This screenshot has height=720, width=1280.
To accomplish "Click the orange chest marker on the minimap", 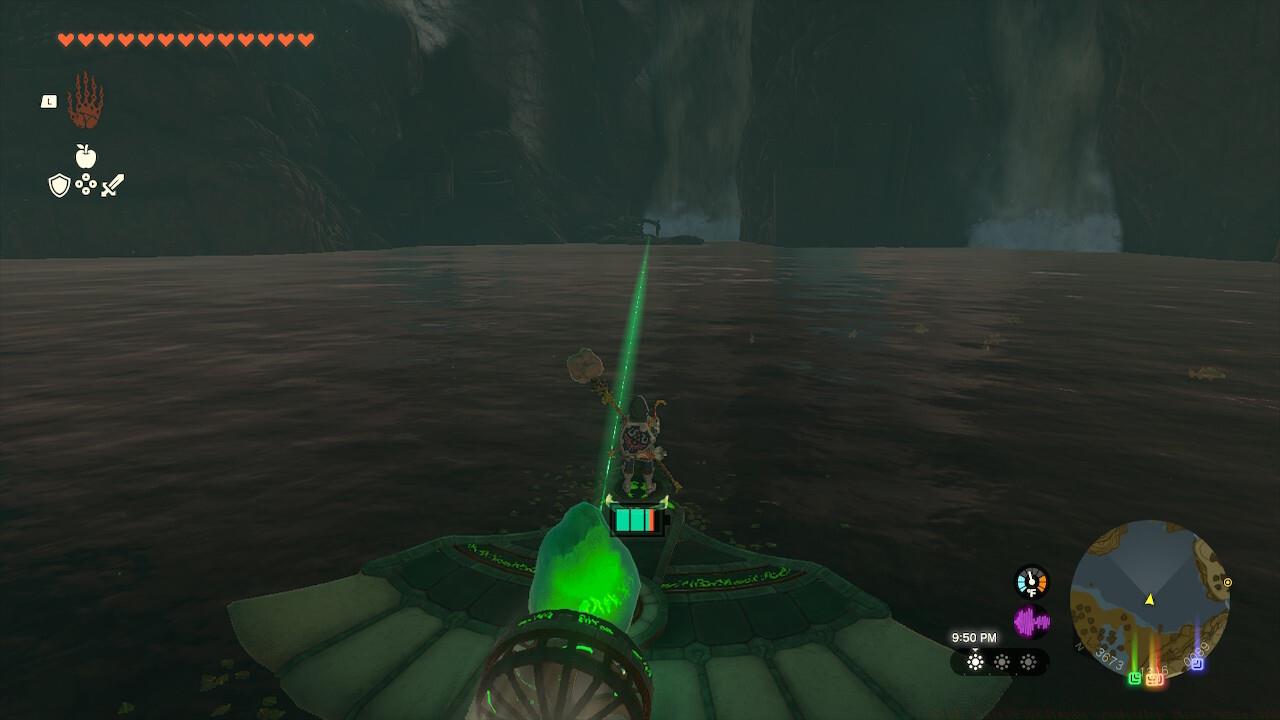I will click(x=1153, y=680).
